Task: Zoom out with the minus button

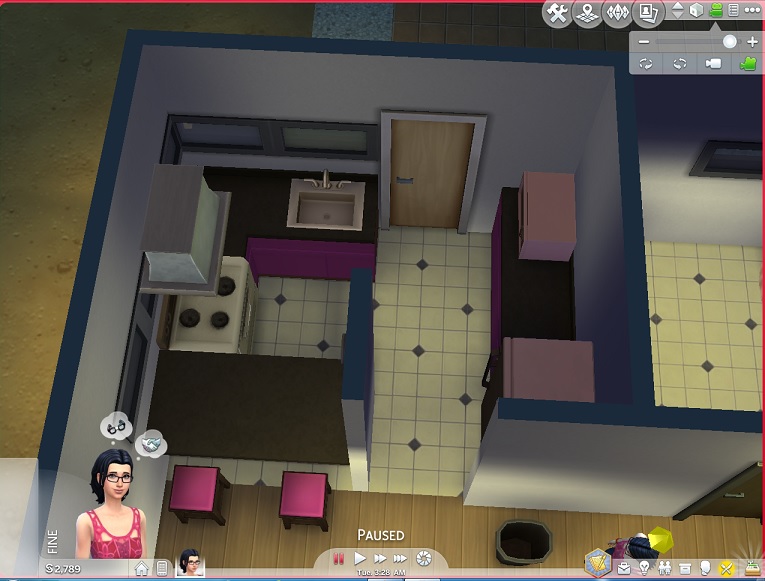Action: [x=644, y=42]
